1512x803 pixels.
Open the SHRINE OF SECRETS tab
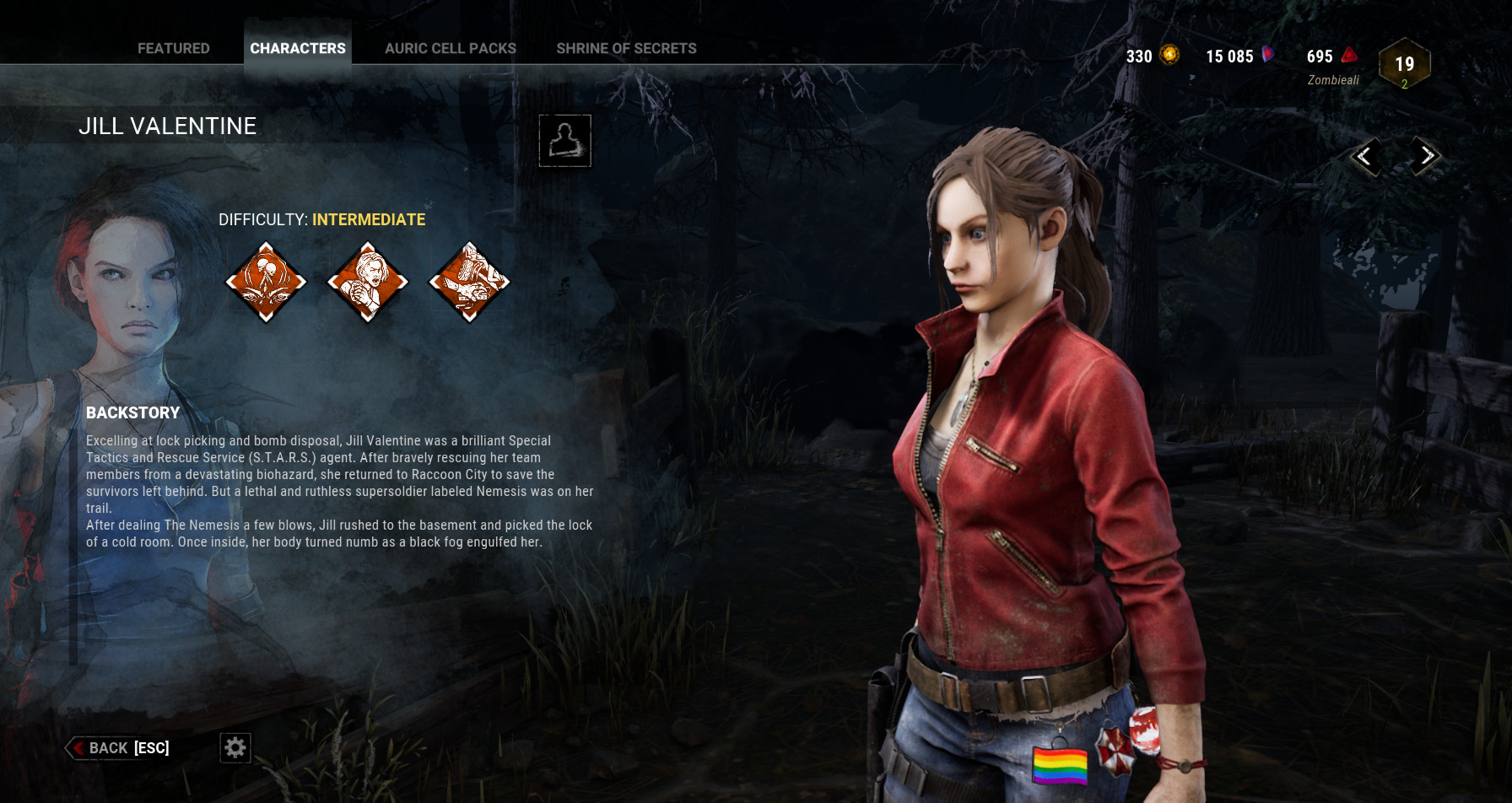tap(626, 48)
